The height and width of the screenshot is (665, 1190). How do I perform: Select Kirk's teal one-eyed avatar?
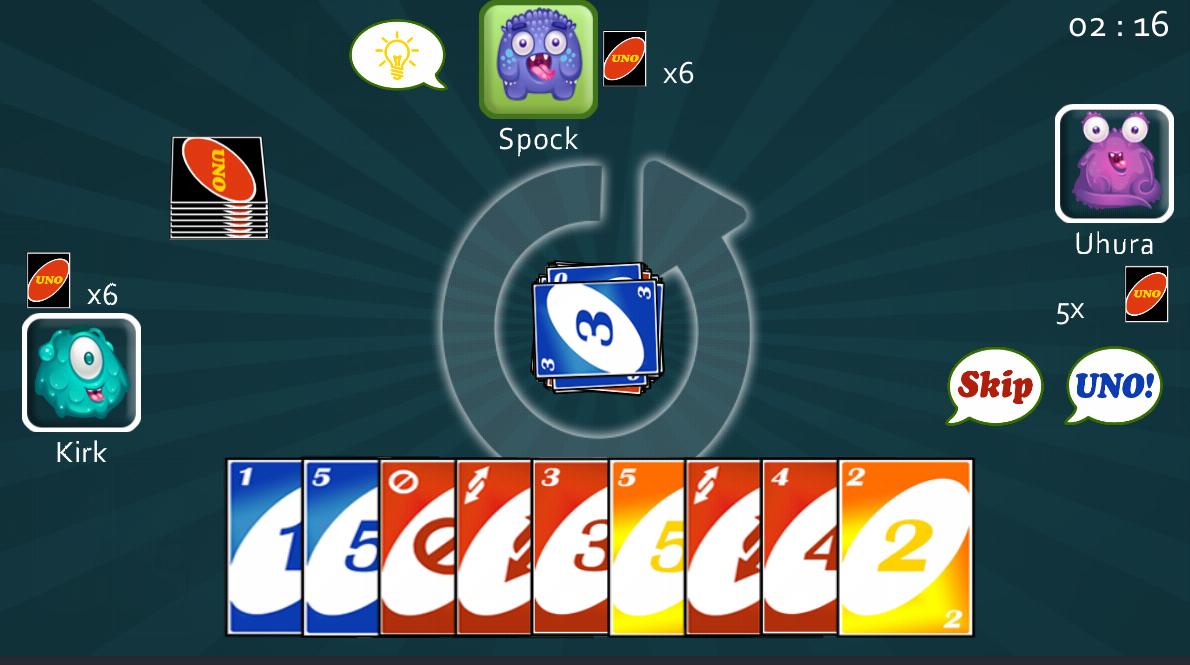(x=81, y=372)
